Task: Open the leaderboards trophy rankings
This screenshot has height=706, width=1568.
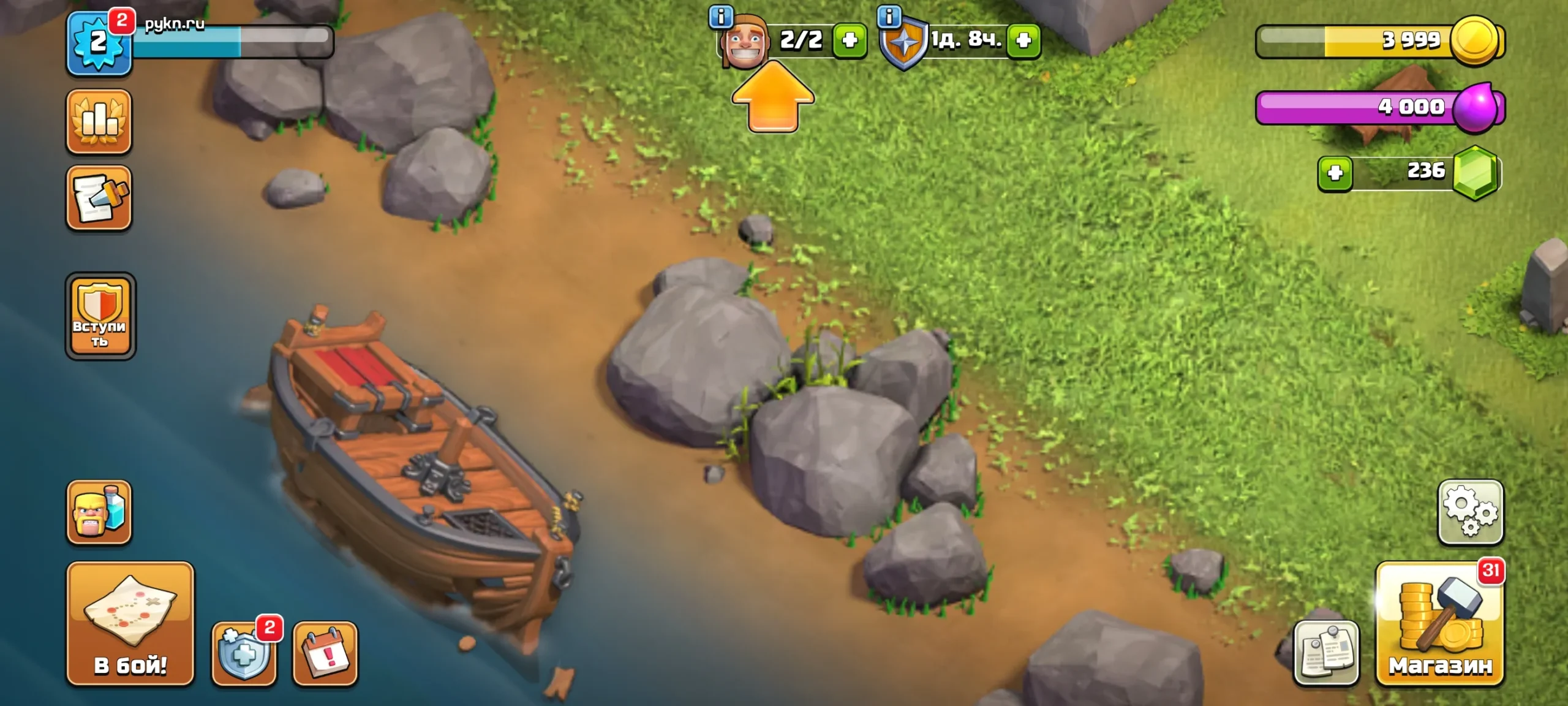Action: pos(100,121)
